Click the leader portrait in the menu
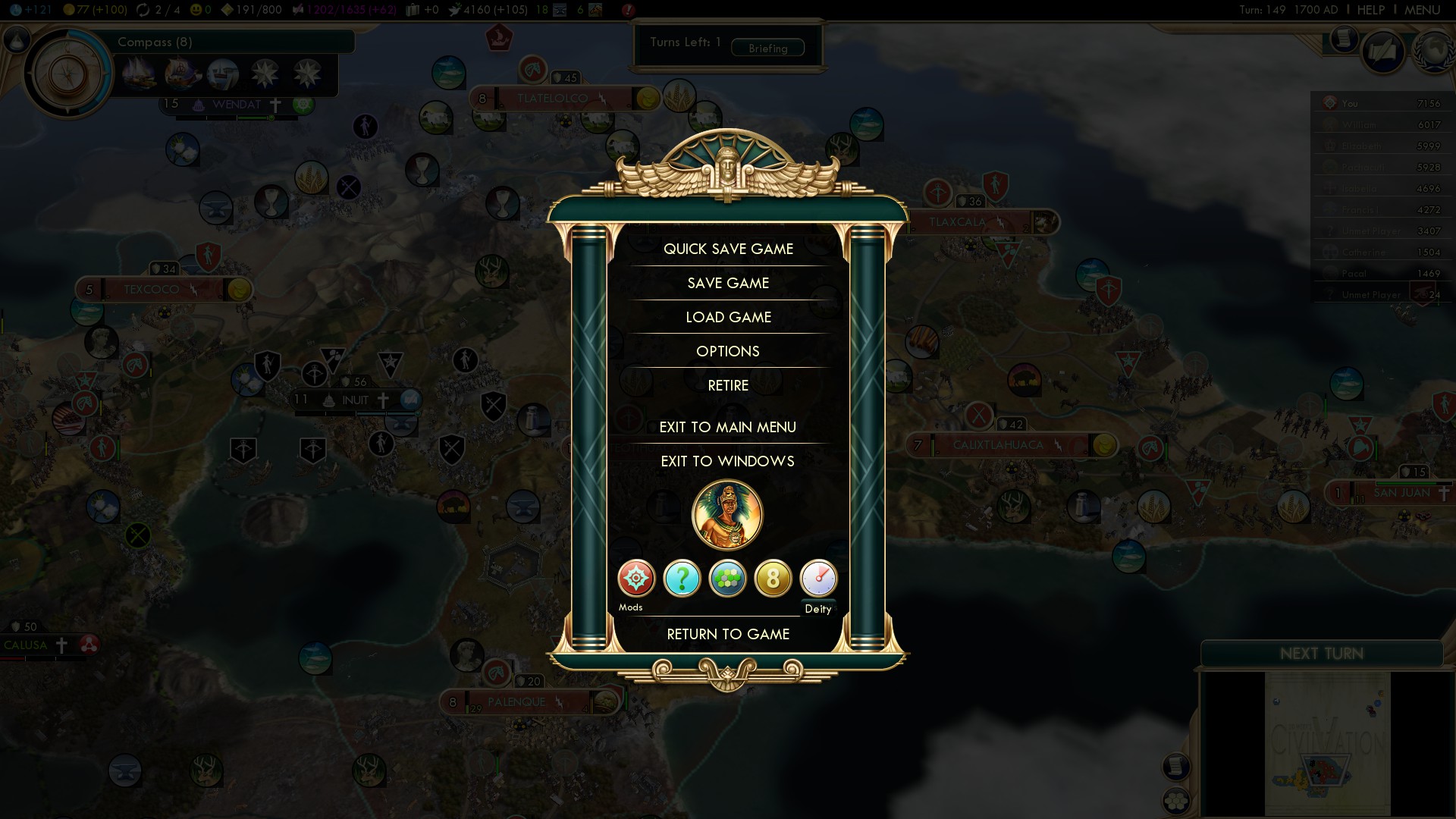The image size is (1456, 819). (x=727, y=515)
